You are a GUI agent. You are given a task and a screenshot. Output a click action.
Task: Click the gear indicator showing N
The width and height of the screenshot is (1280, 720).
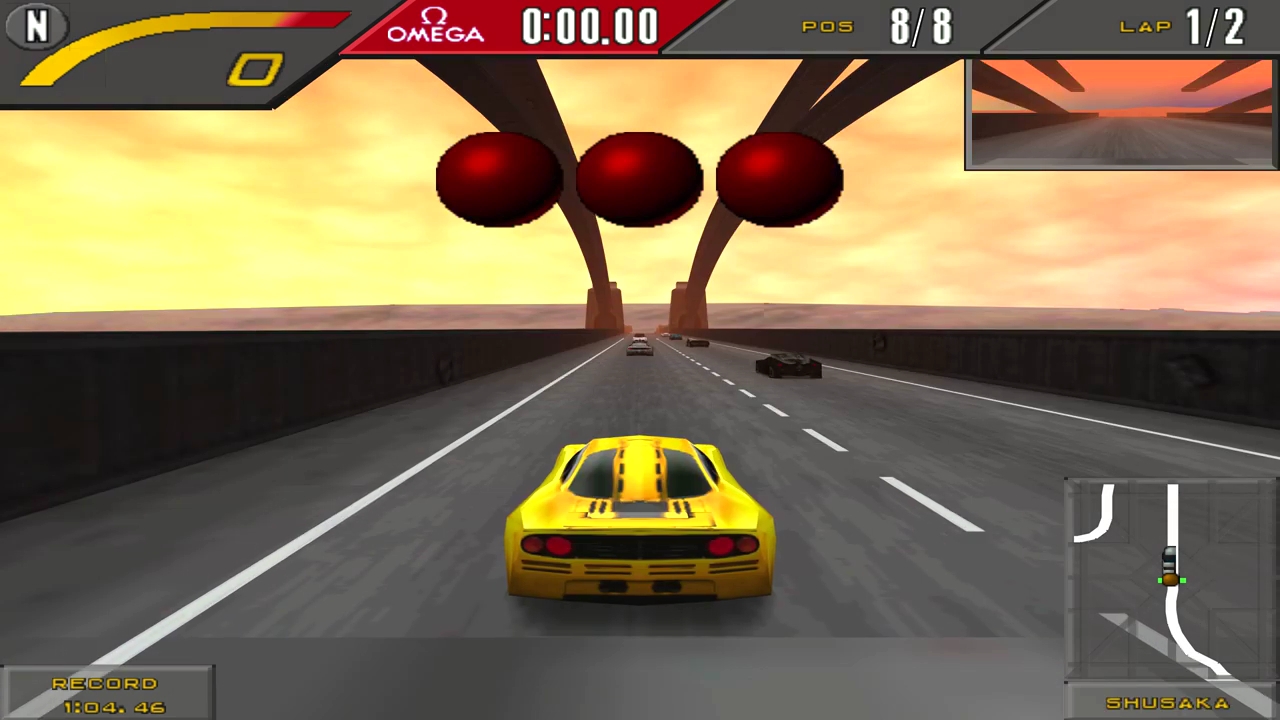click(x=36, y=27)
